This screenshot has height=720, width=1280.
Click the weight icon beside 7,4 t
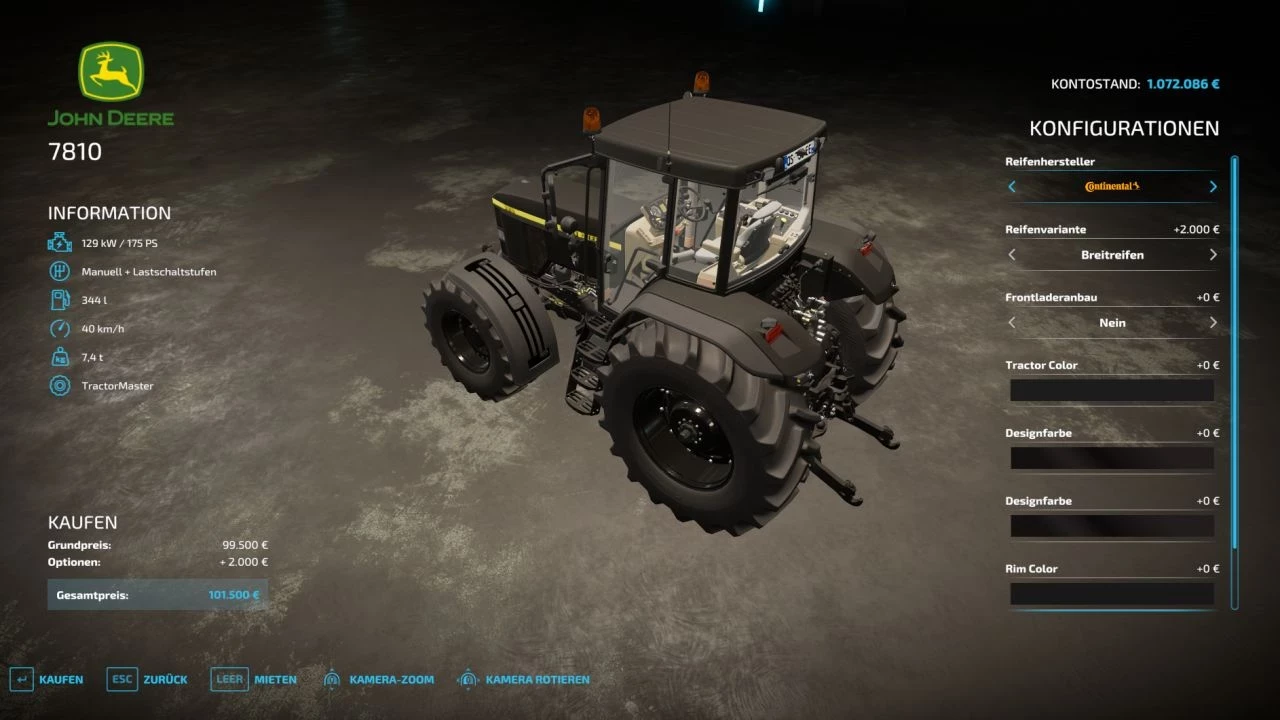point(60,356)
